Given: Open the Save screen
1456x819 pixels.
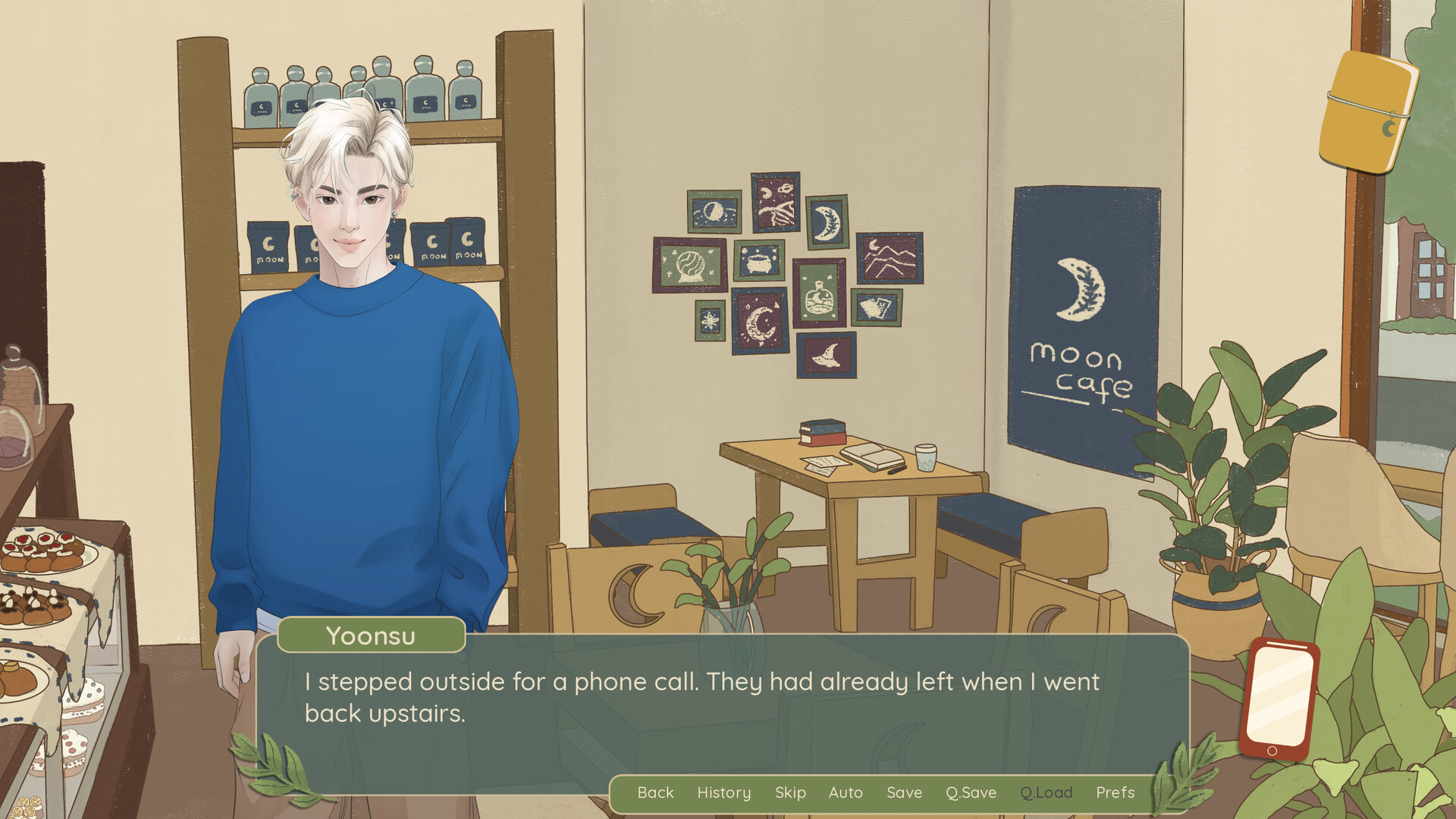Looking at the screenshot, I should pyautogui.click(x=904, y=792).
